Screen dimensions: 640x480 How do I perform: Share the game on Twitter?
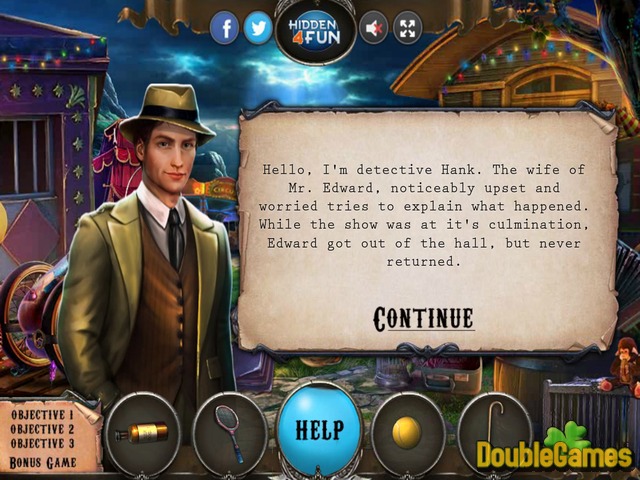point(259,29)
